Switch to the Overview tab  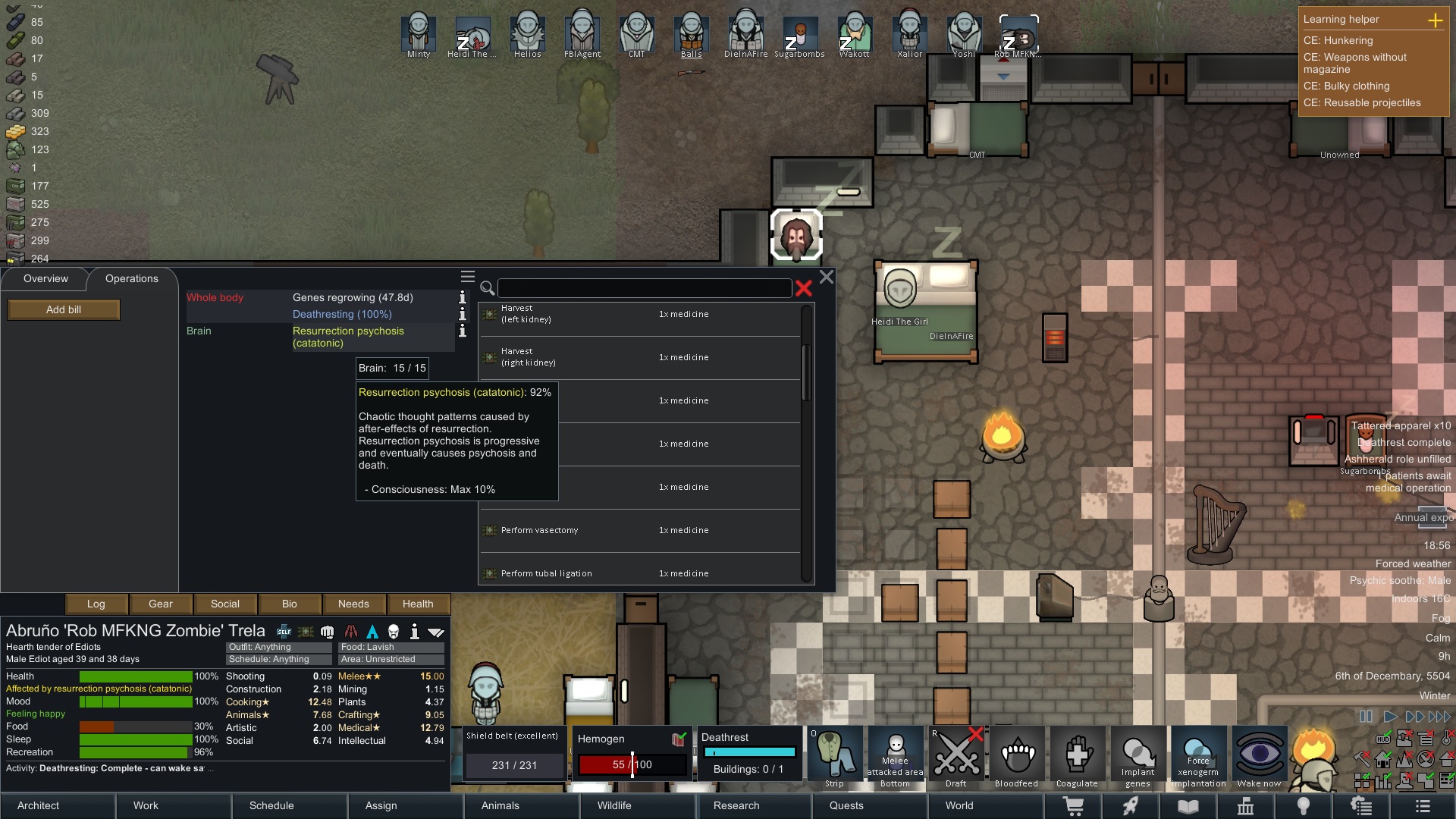[x=45, y=278]
